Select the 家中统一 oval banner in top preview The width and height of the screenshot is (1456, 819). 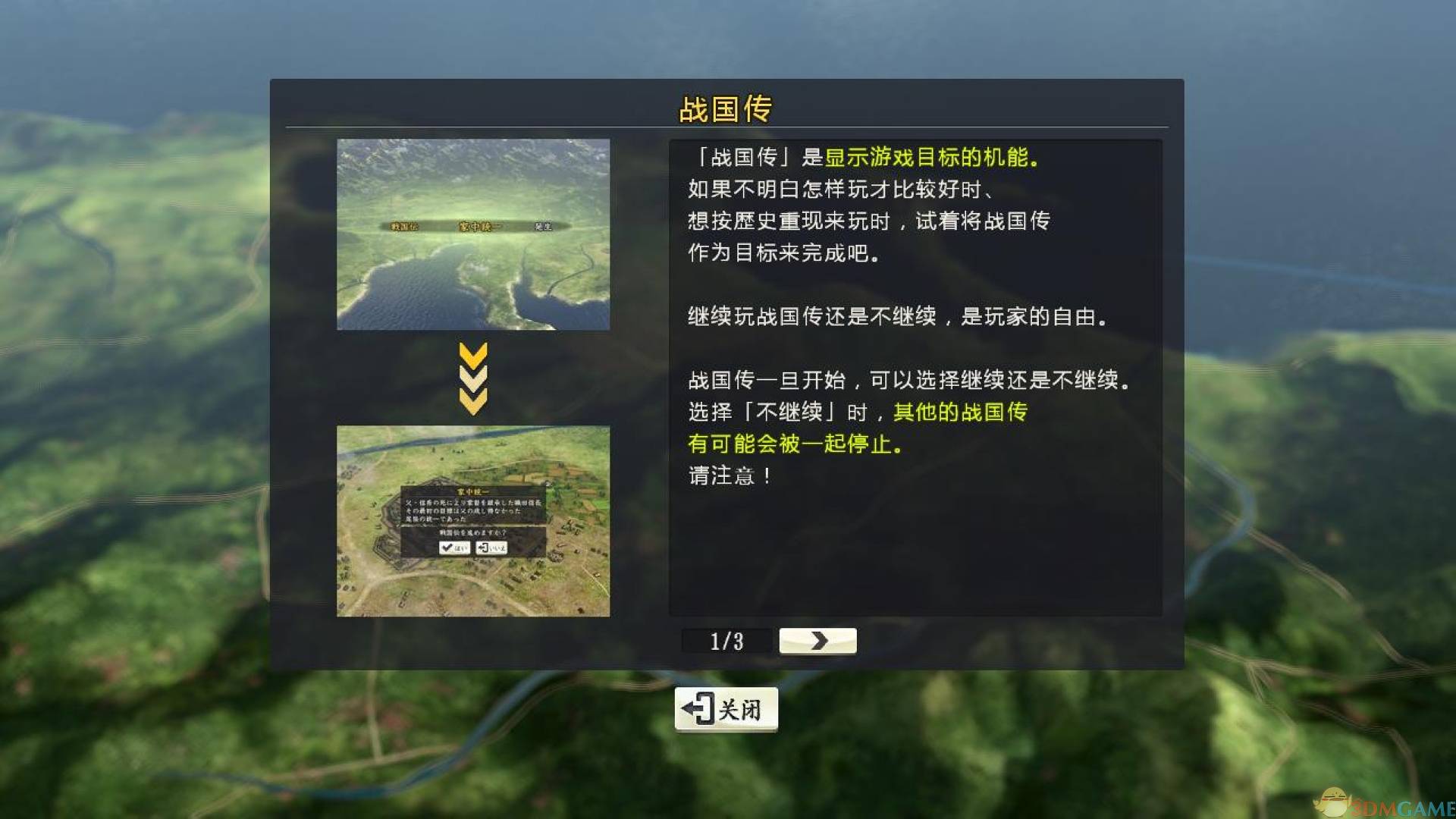(480, 224)
